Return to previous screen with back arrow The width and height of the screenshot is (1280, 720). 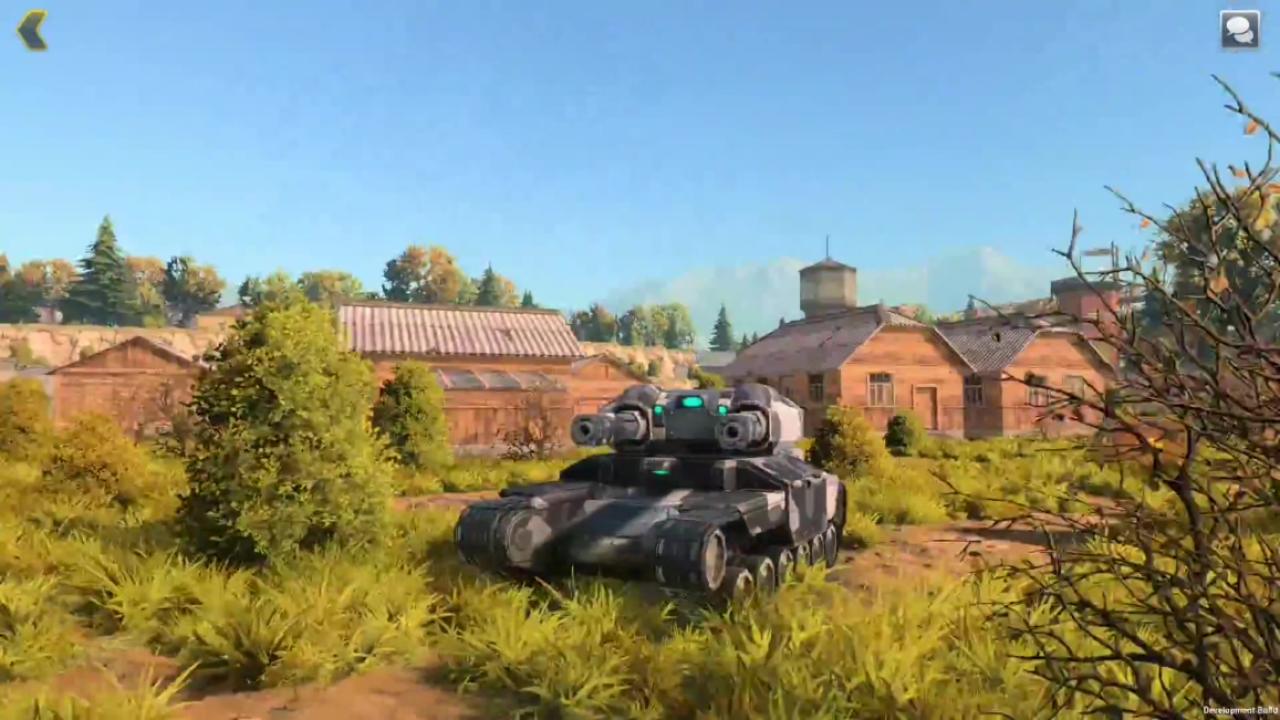click(33, 29)
